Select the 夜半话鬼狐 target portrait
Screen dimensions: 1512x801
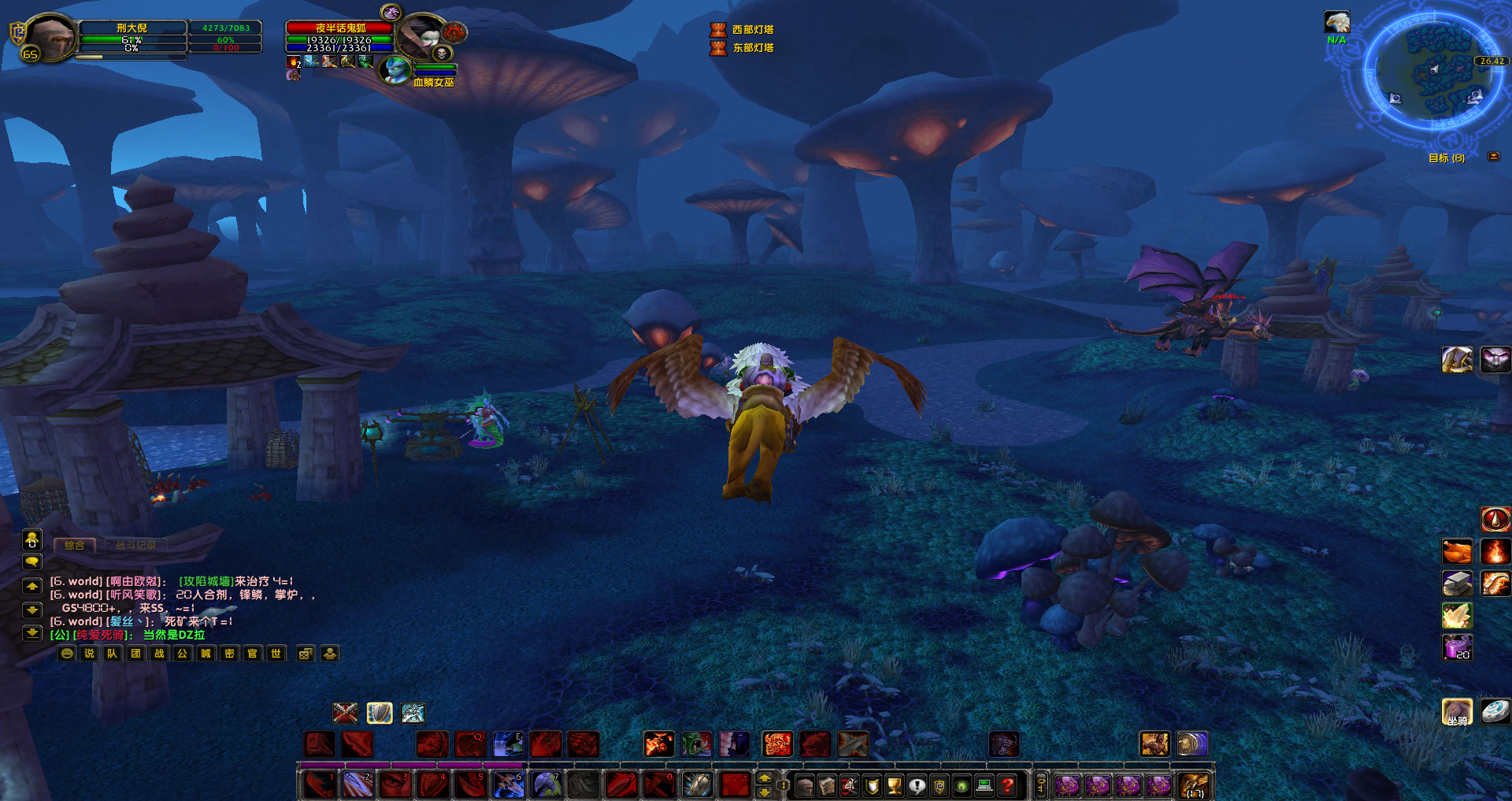[x=421, y=35]
